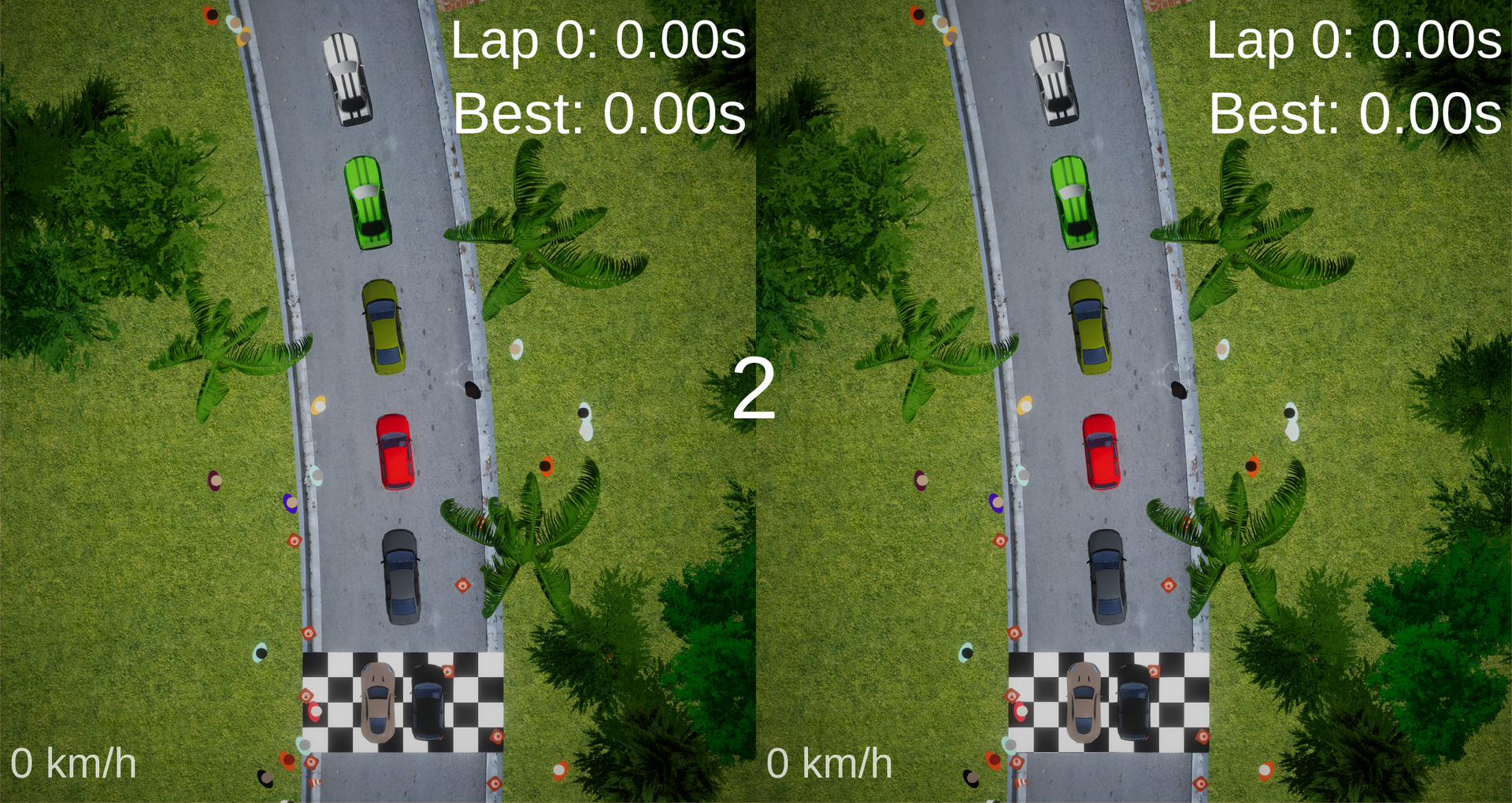The width and height of the screenshot is (1512, 803).
Task: Click the 0 km/h readout on the right screen
Action: pyautogui.click(x=831, y=762)
